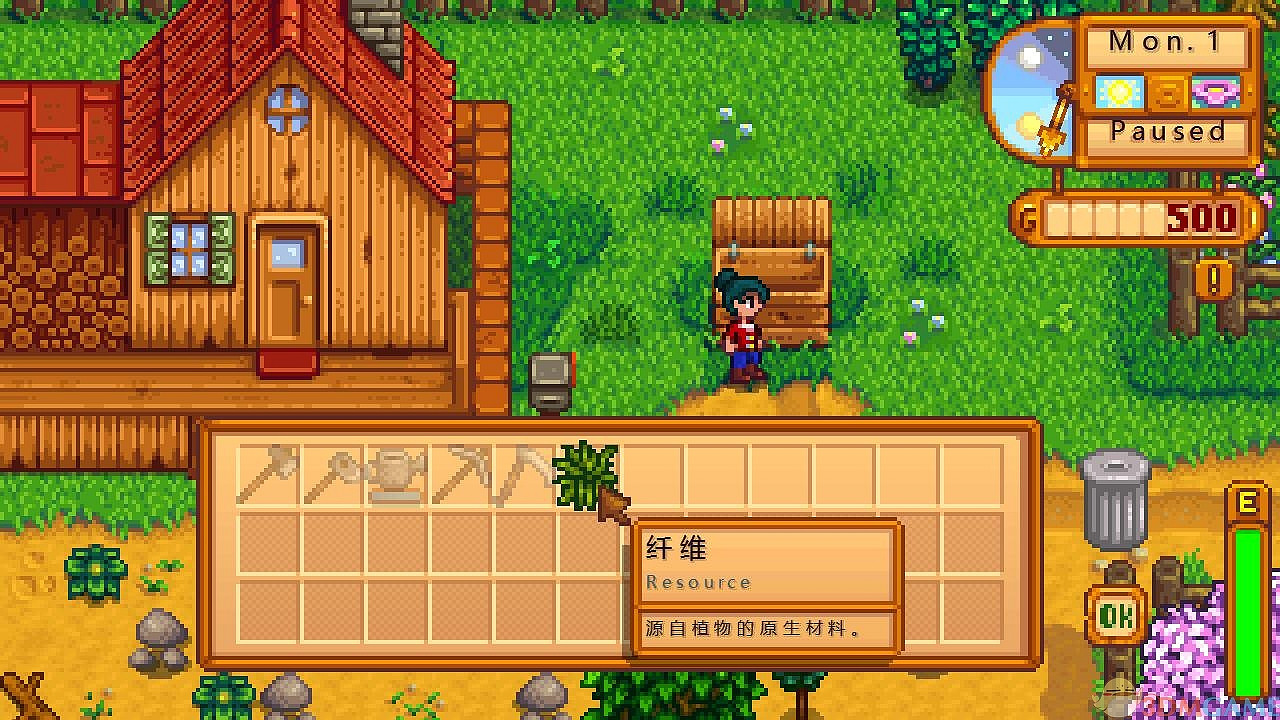Image resolution: width=1280 pixels, height=720 pixels.
Task: Click the Paused label on the clock
Action: tap(1165, 131)
